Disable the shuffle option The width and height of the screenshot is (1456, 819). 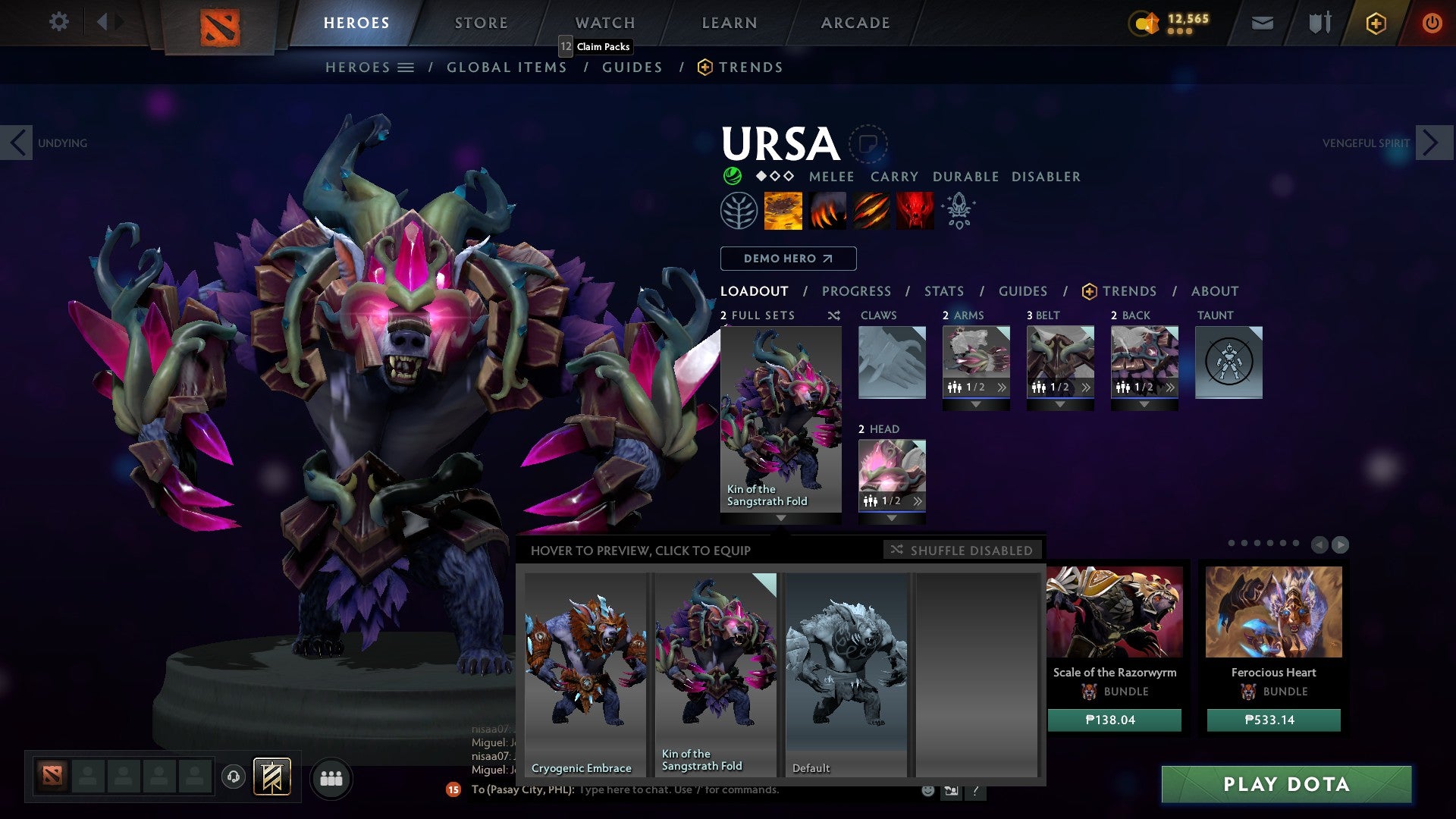click(963, 551)
